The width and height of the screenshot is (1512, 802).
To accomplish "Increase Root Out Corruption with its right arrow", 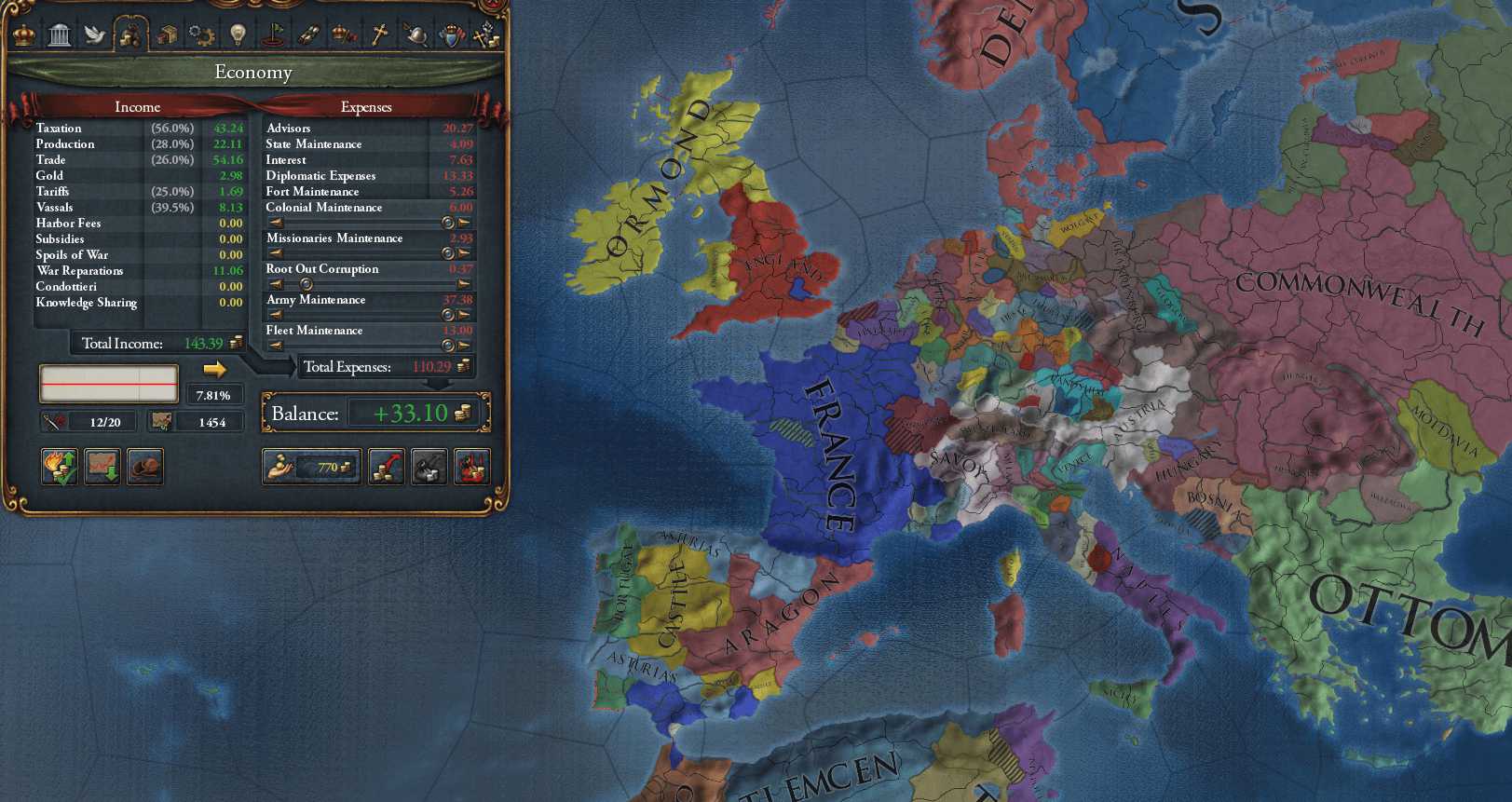I will [464, 284].
